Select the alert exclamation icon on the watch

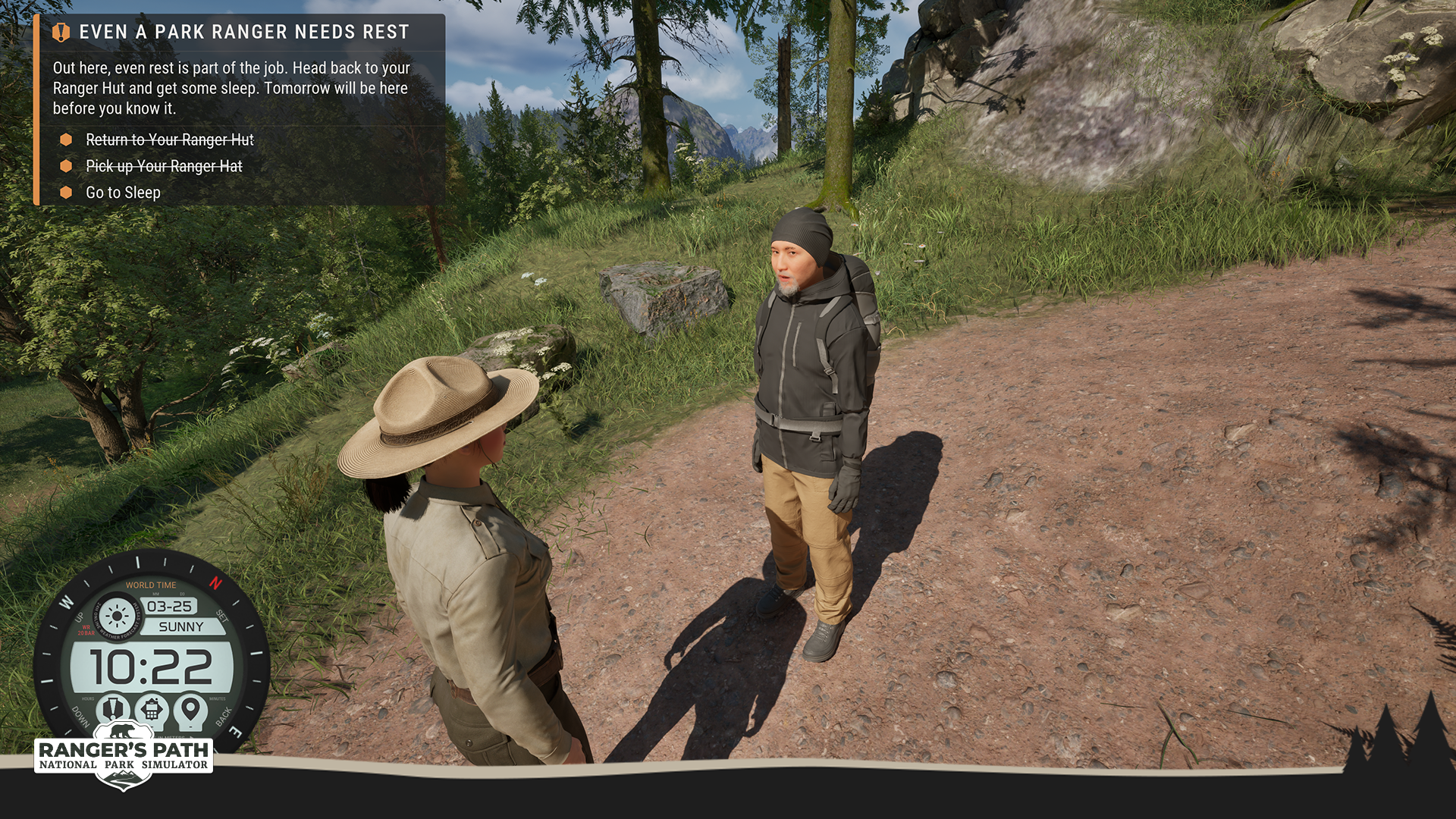[x=113, y=708]
